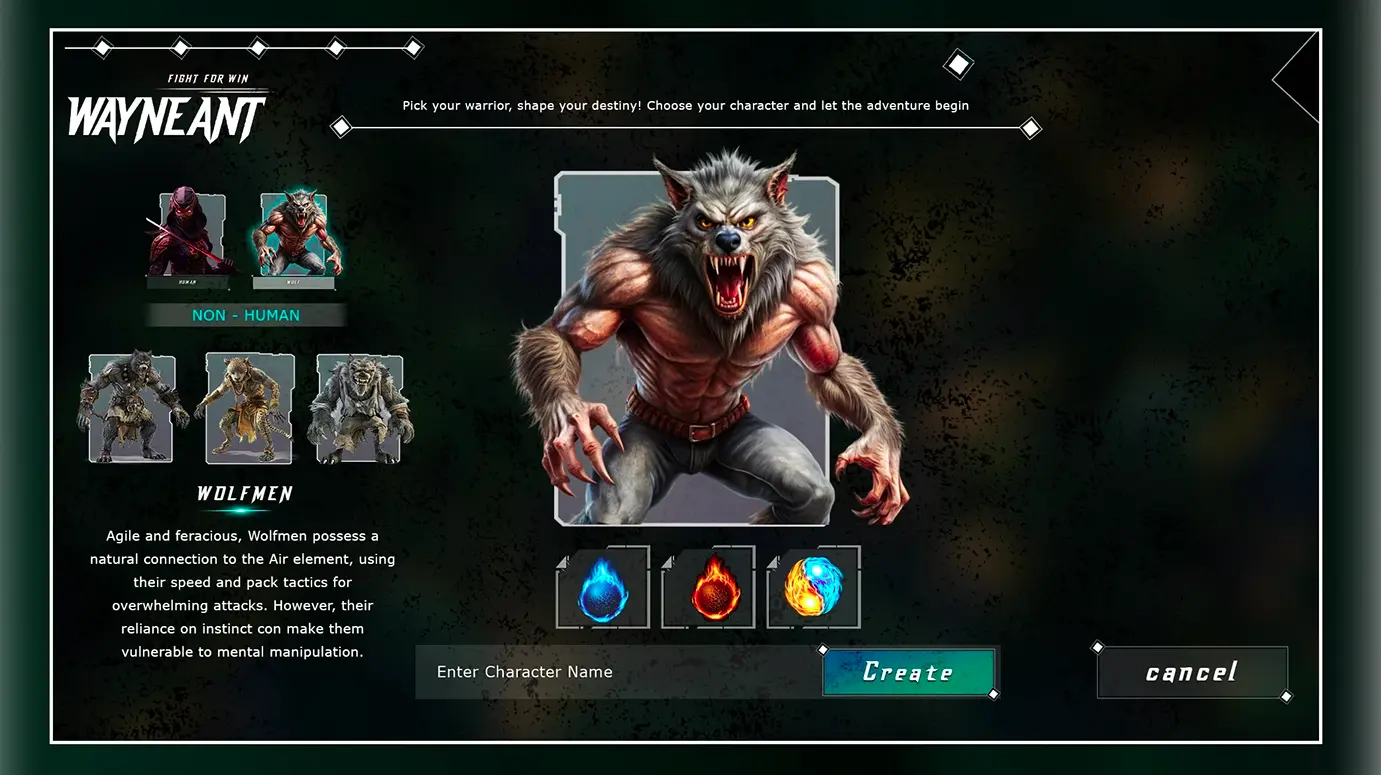The image size is (1381, 775).
Task: Switch to the NON-HUMAN category
Action: tap(246, 315)
